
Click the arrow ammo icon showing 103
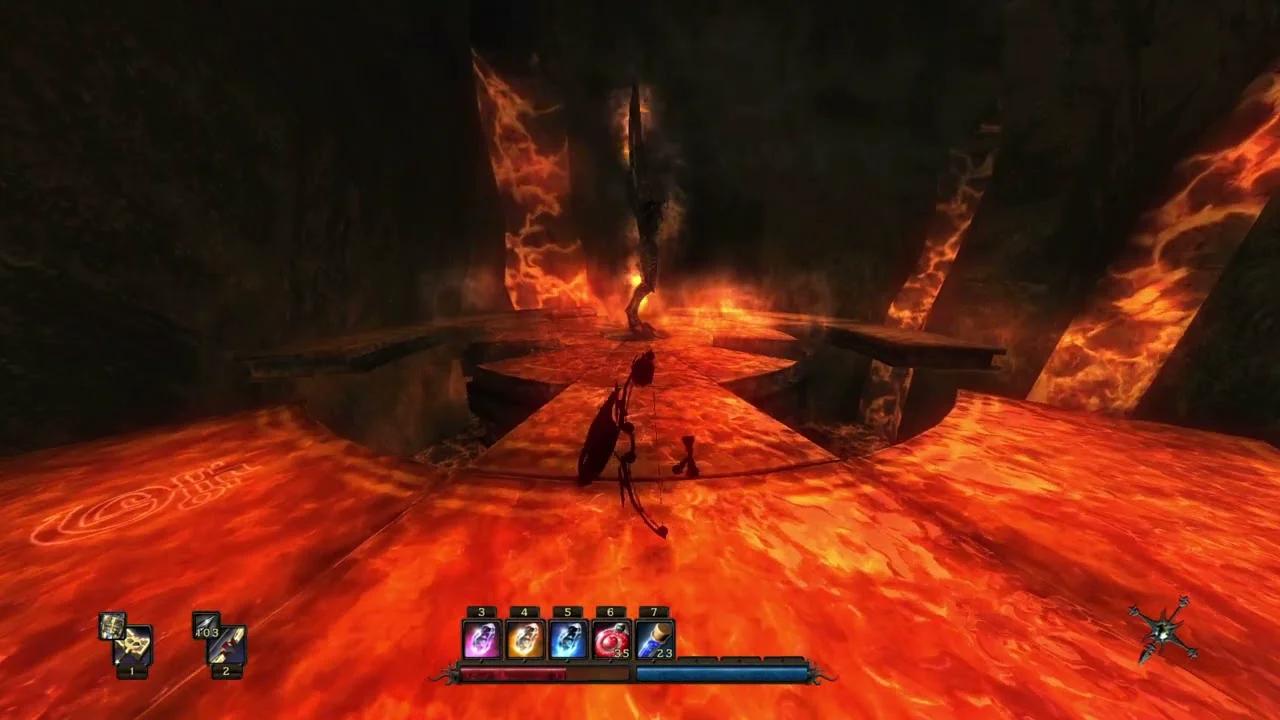click(x=206, y=626)
